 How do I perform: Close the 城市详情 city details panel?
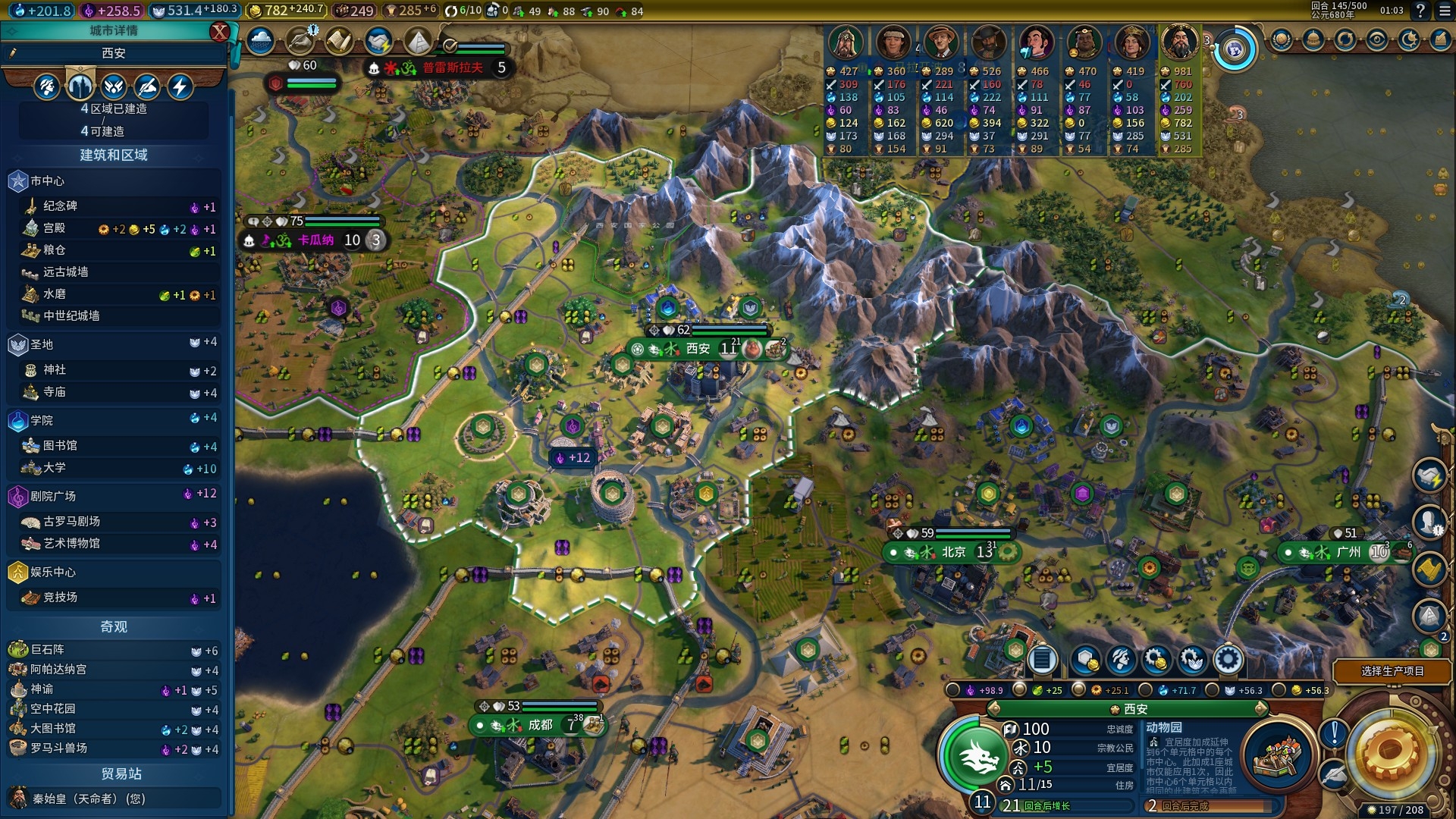coord(219,31)
